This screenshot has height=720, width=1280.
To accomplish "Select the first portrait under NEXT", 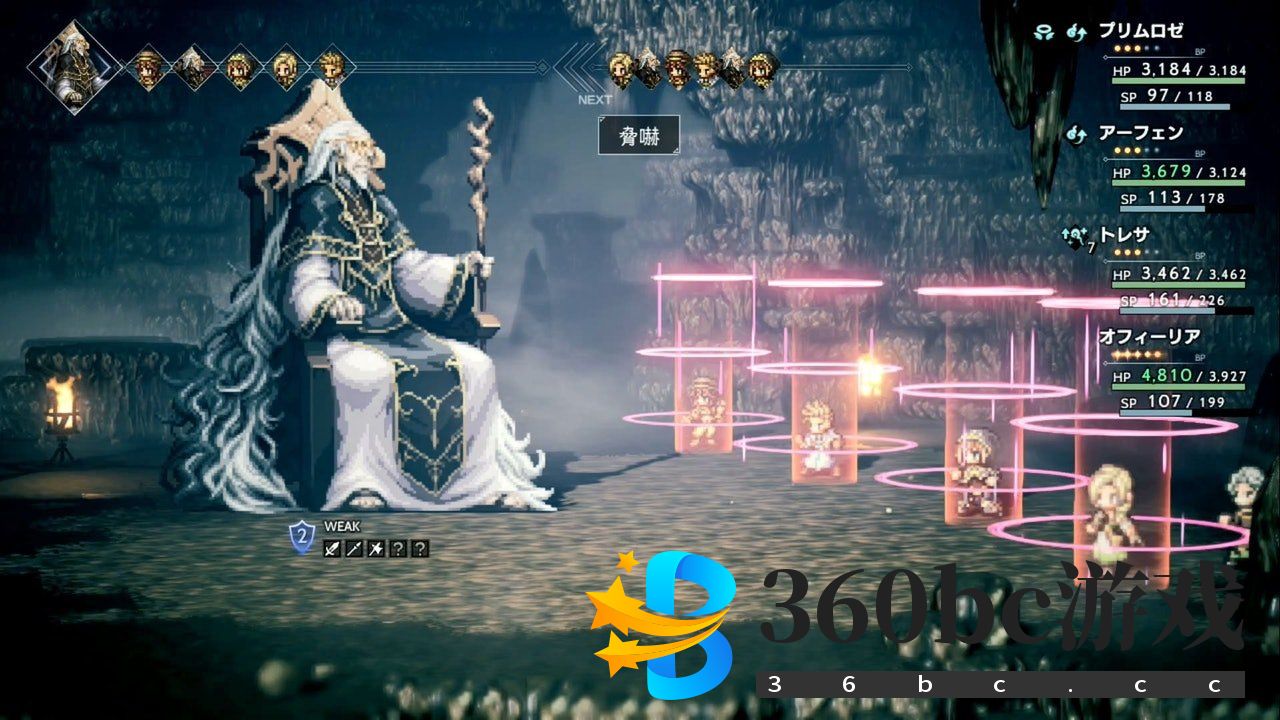I will point(619,70).
